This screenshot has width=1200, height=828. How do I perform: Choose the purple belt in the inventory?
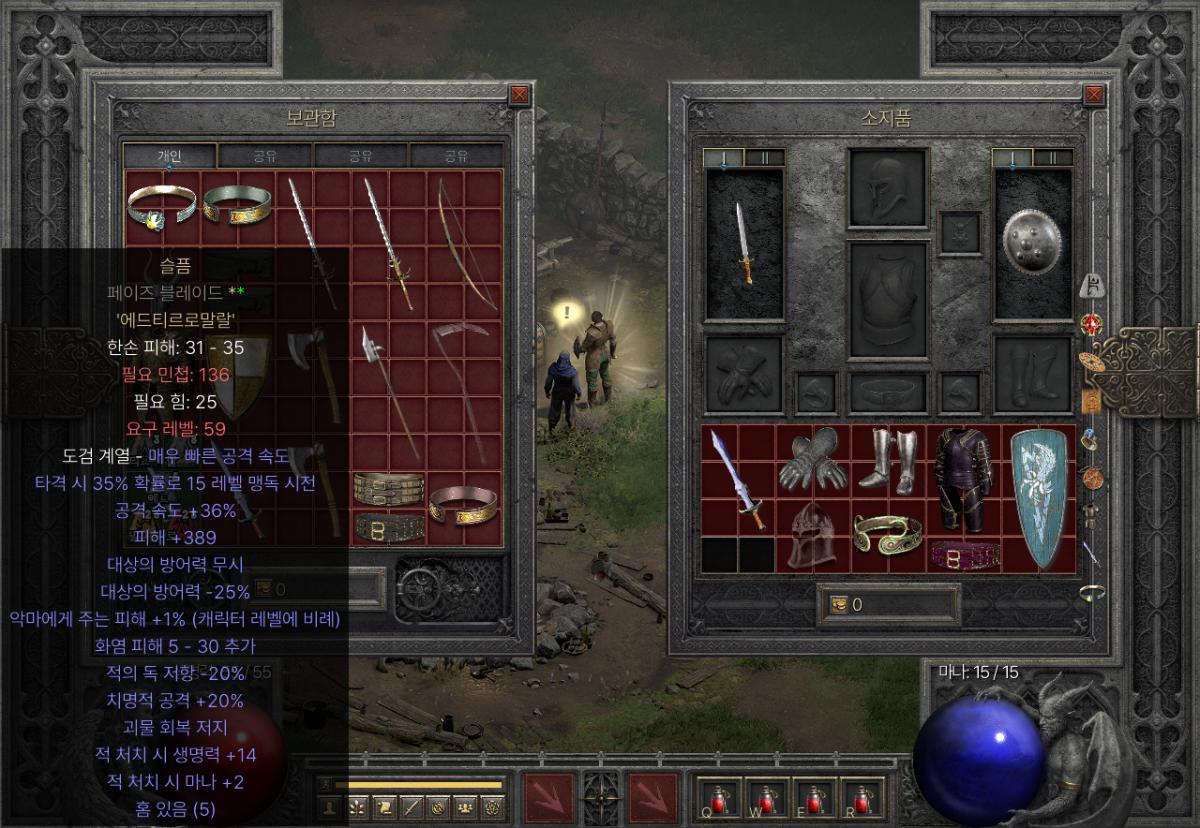click(963, 553)
